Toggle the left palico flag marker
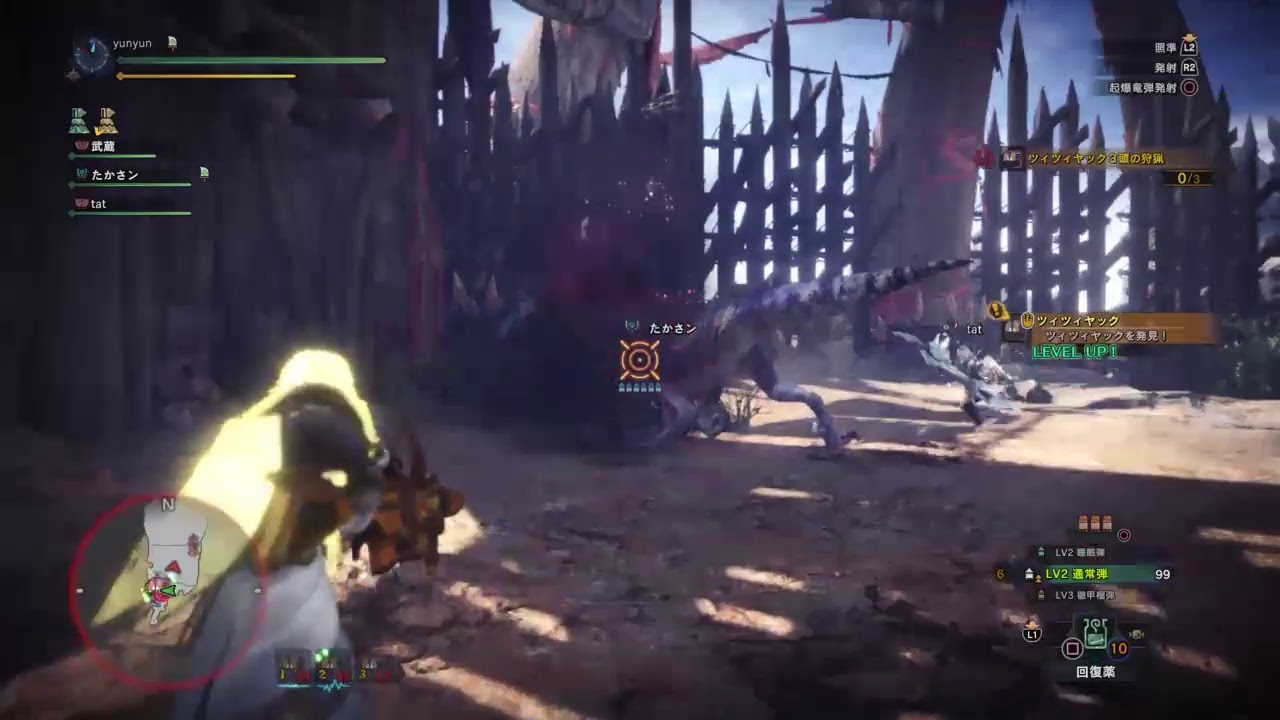The width and height of the screenshot is (1280, 720). [x=77, y=119]
